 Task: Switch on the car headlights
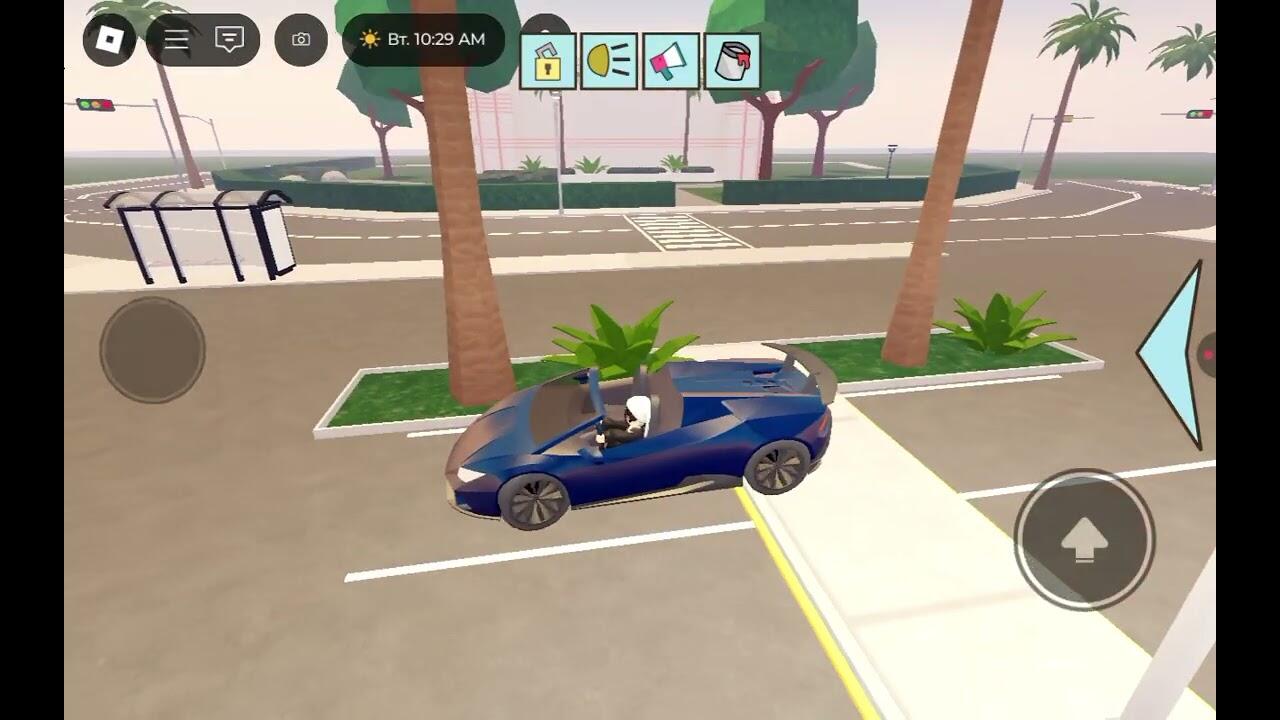point(609,62)
